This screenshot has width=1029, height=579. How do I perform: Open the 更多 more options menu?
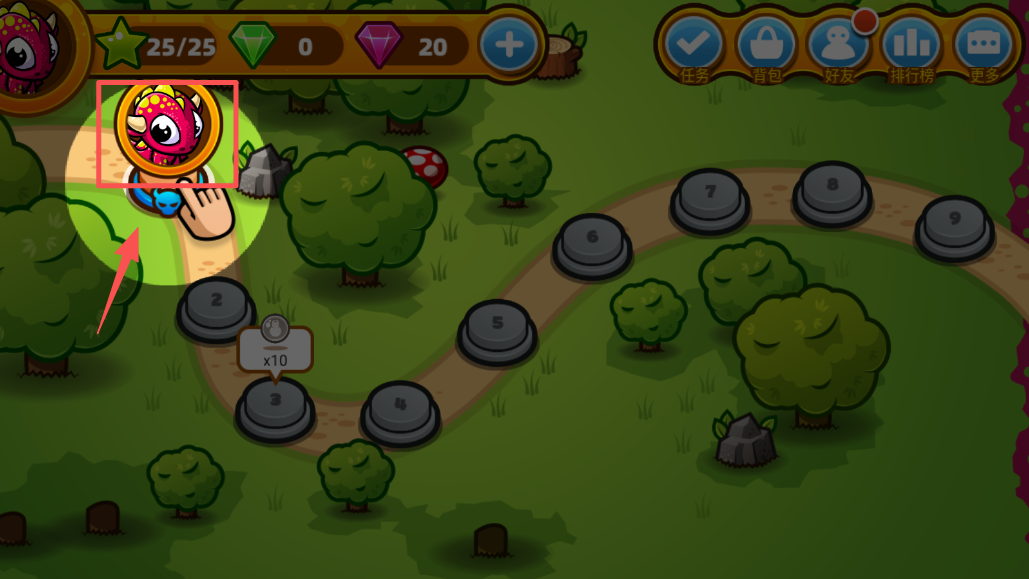pyautogui.click(x=984, y=45)
